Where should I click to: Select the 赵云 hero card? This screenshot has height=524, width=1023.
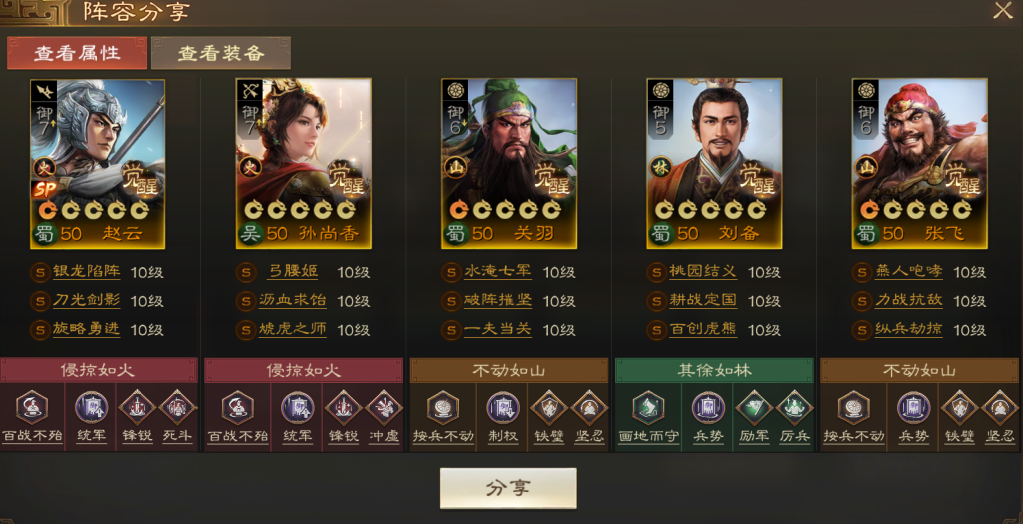97,163
